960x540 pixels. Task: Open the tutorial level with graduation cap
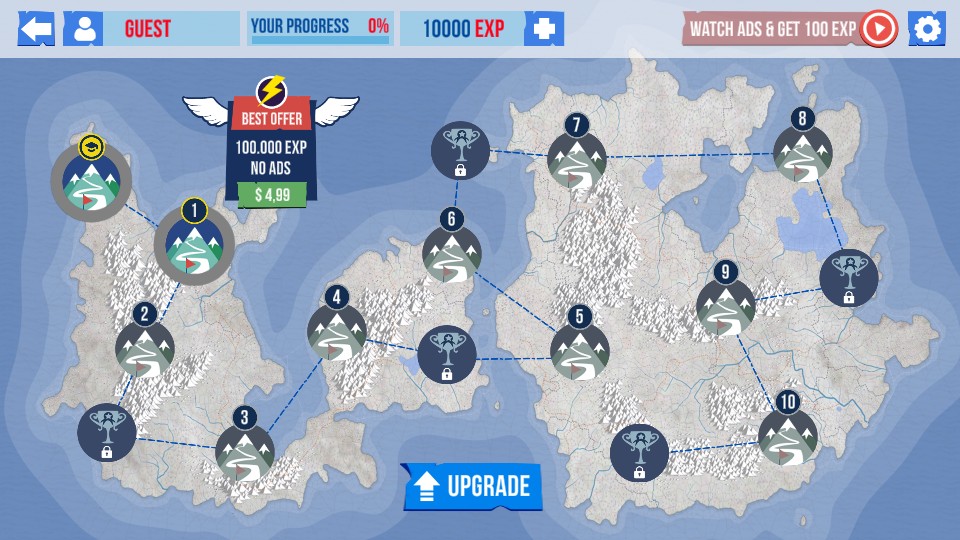91,181
